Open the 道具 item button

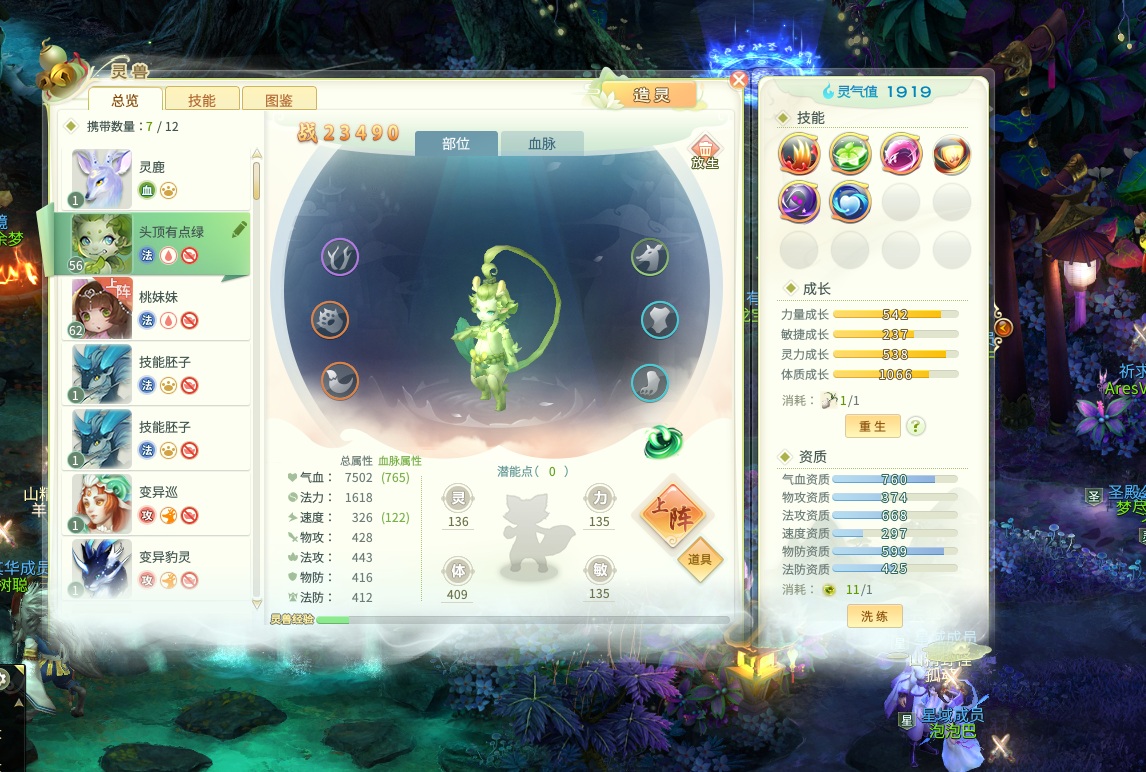pyautogui.click(x=700, y=559)
